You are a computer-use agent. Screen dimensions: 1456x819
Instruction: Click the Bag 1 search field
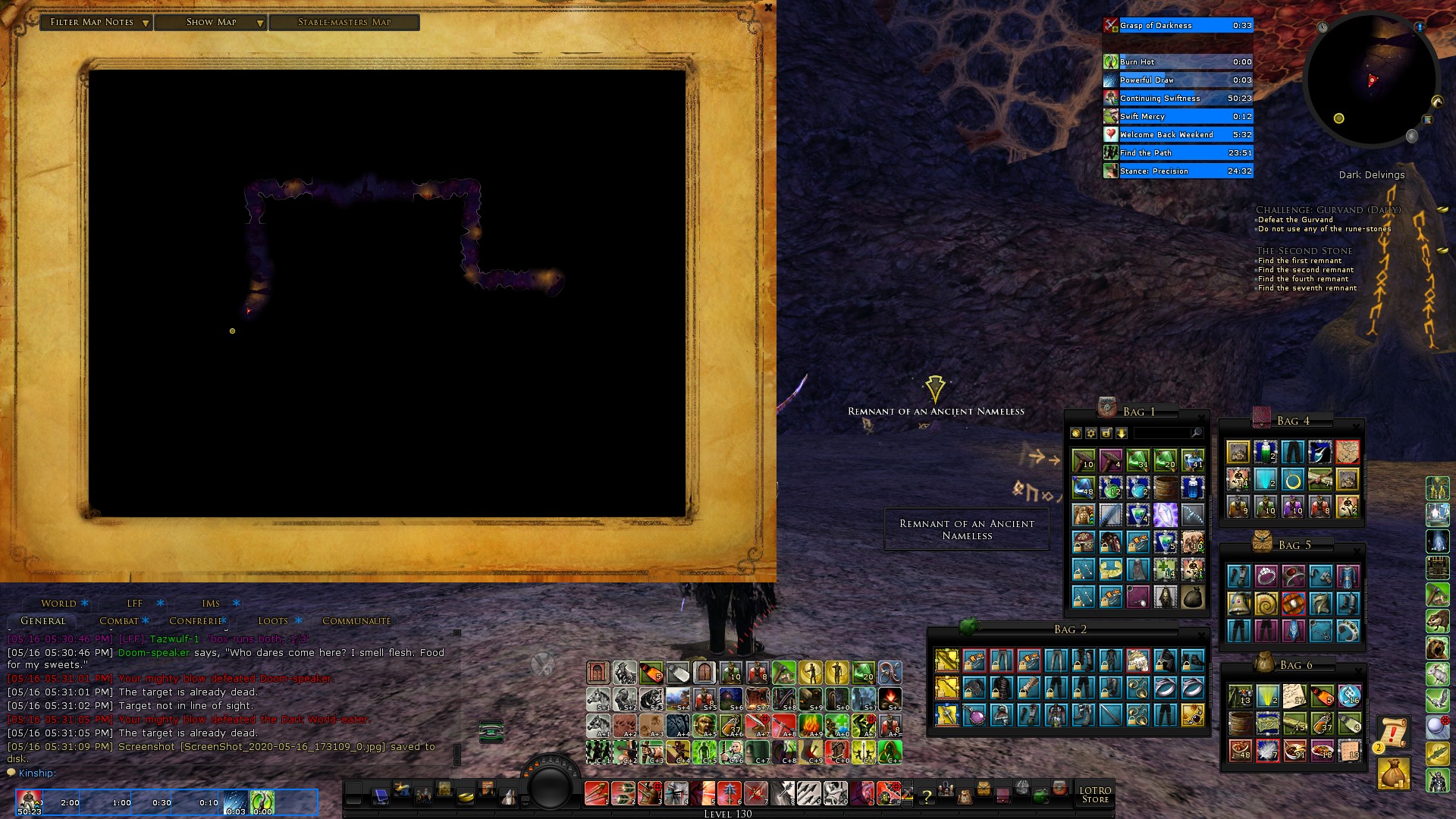1163,433
